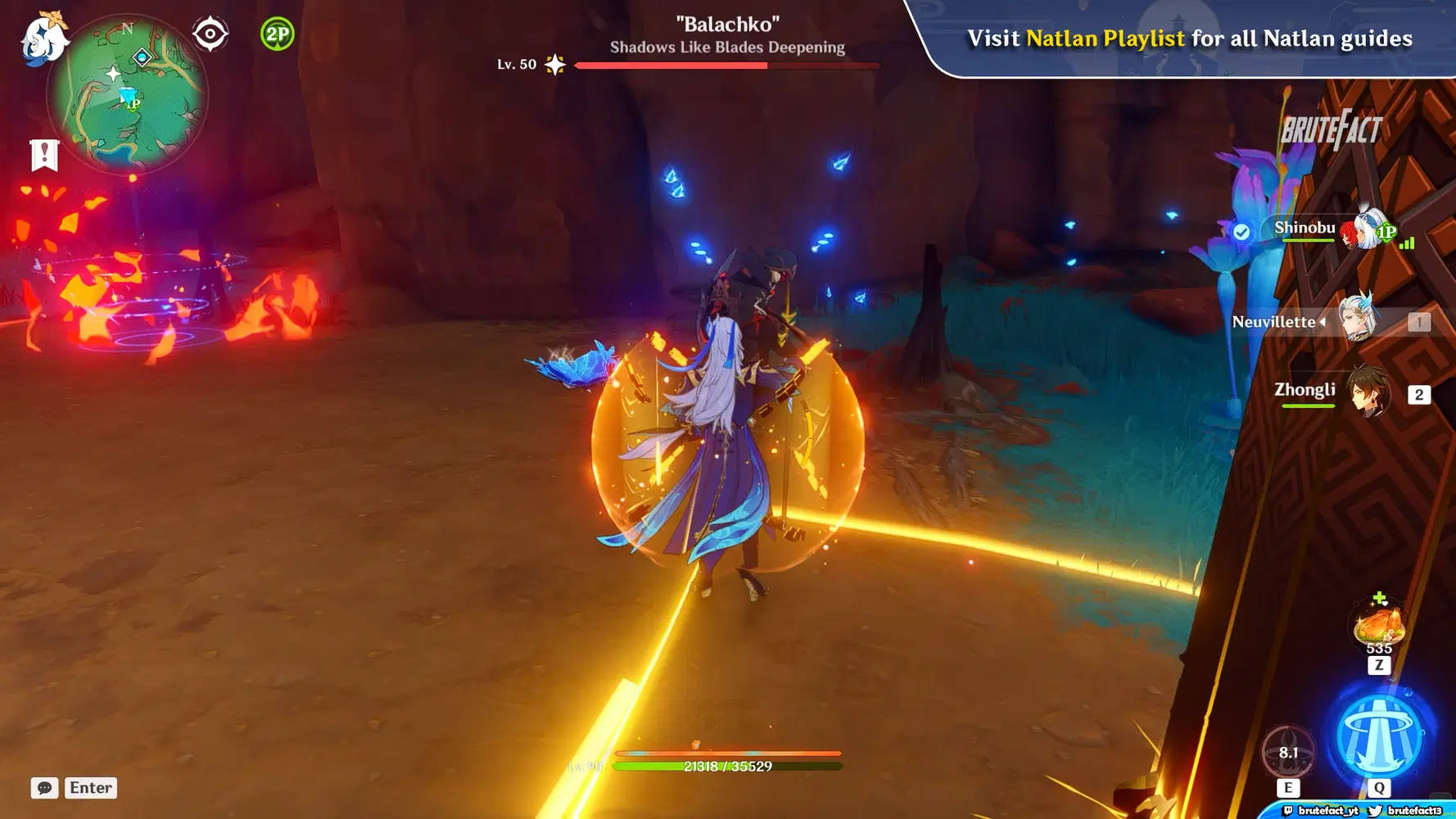
Task: Click the compass navigation icon beside the minimap
Action: 209,34
